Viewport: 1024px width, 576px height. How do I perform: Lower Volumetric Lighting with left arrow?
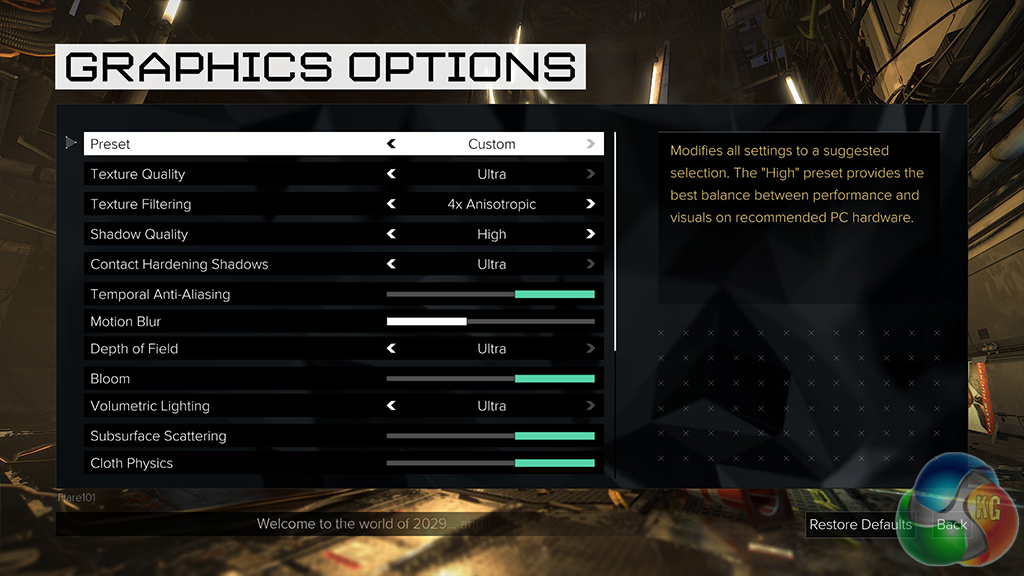tap(392, 406)
